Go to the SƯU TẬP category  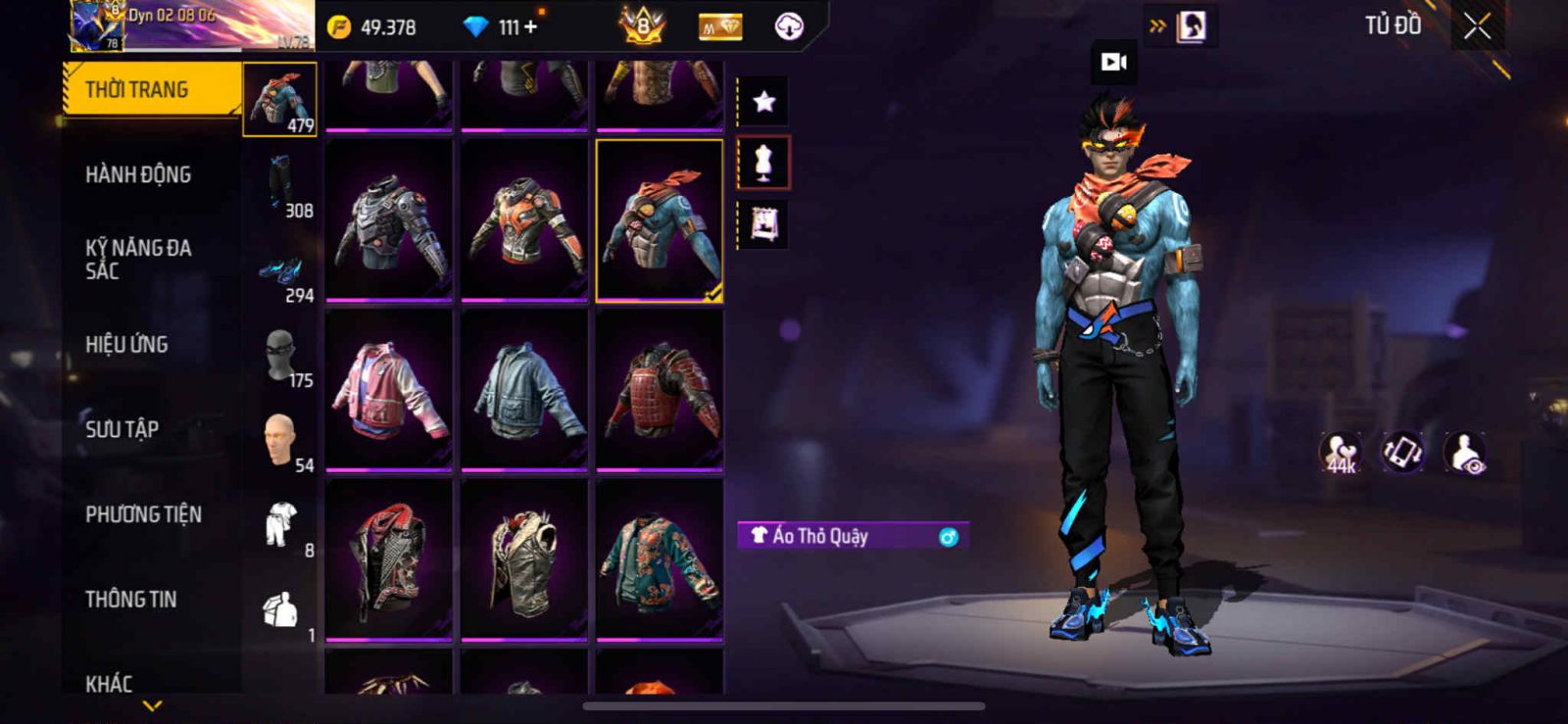pyautogui.click(x=122, y=429)
